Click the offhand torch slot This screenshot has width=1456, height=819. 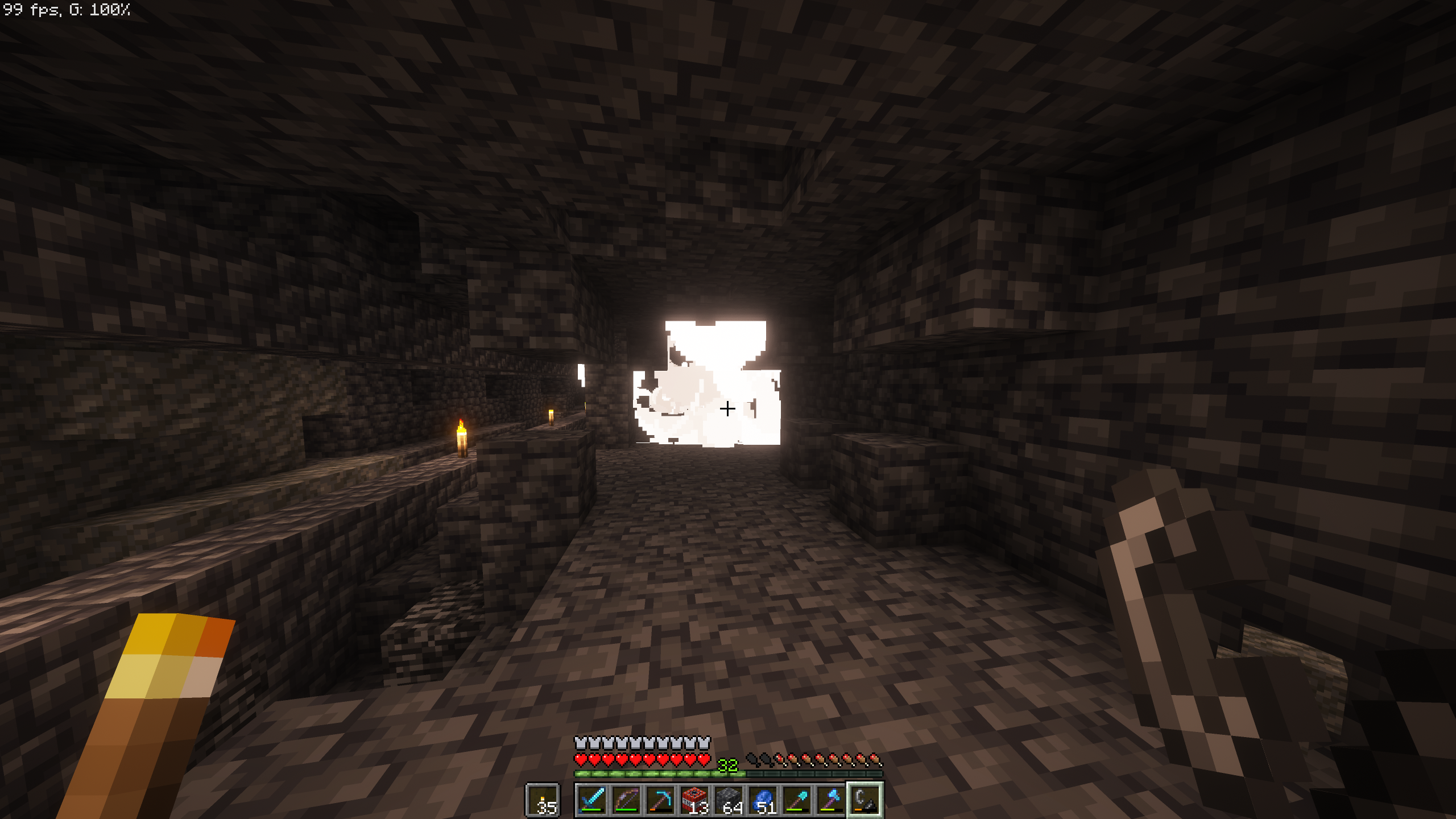pos(543,800)
